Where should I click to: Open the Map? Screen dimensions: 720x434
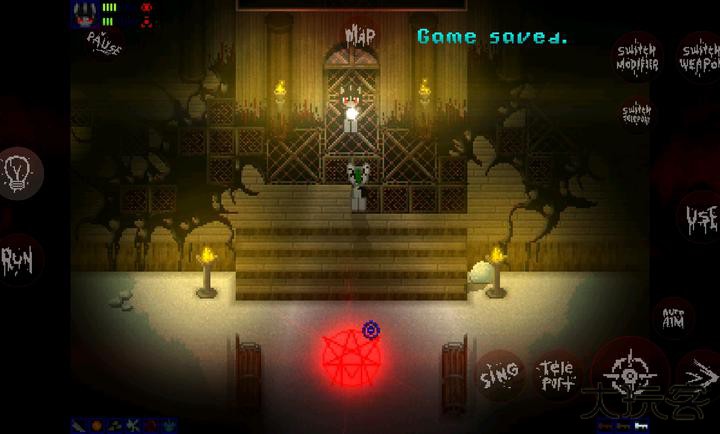point(360,36)
